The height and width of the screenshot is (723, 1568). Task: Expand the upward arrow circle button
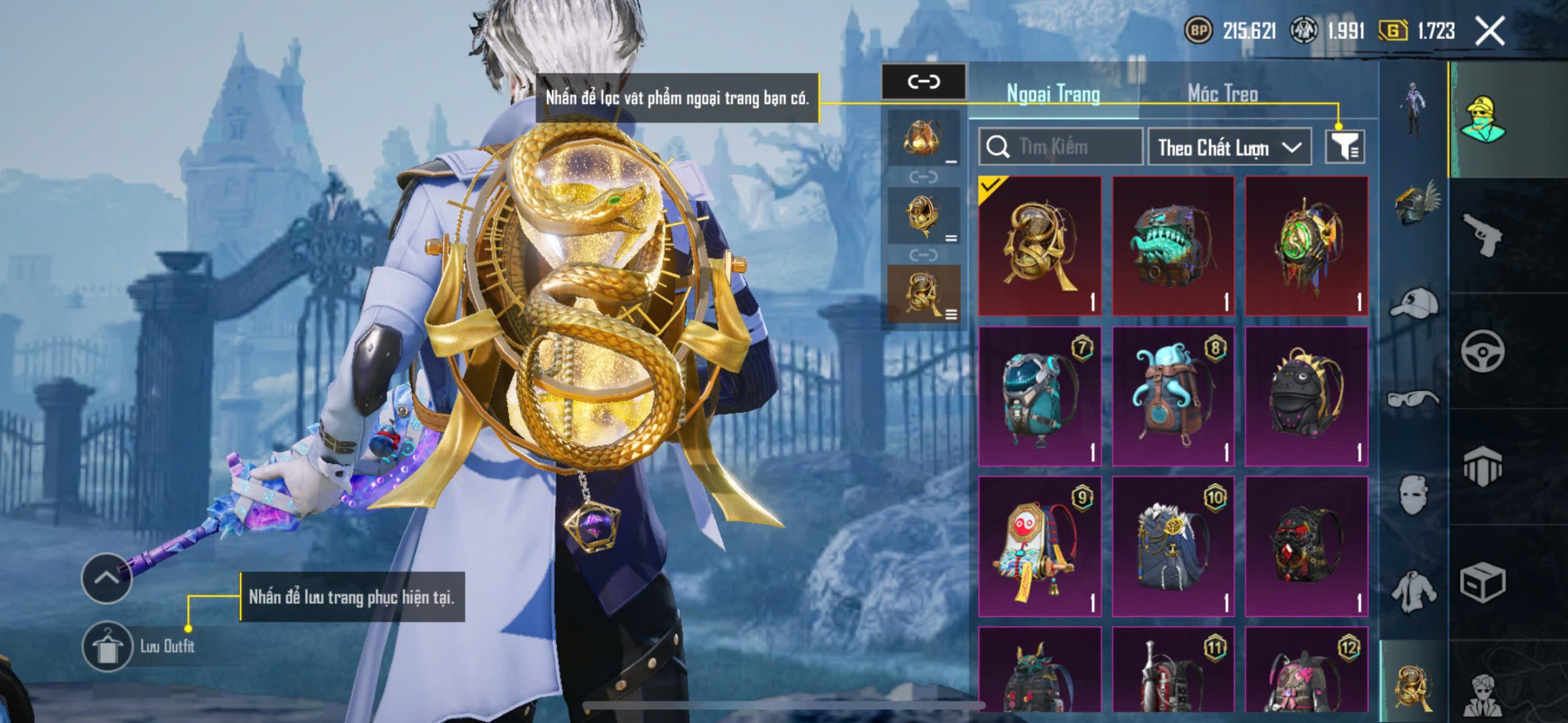pyautogui.click(x=107, y=578)
